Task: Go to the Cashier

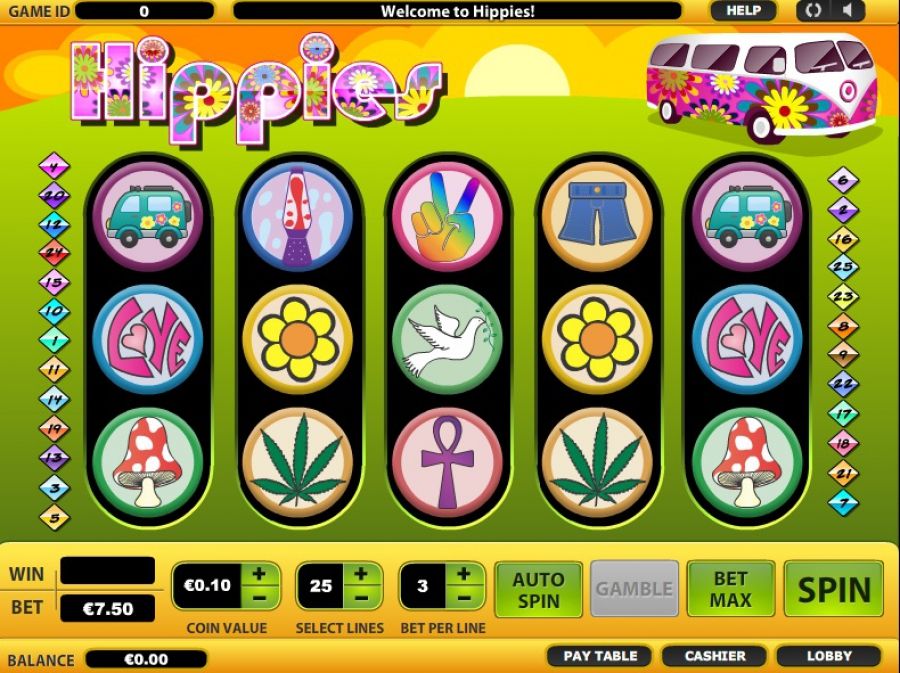Action: (715, 656)
